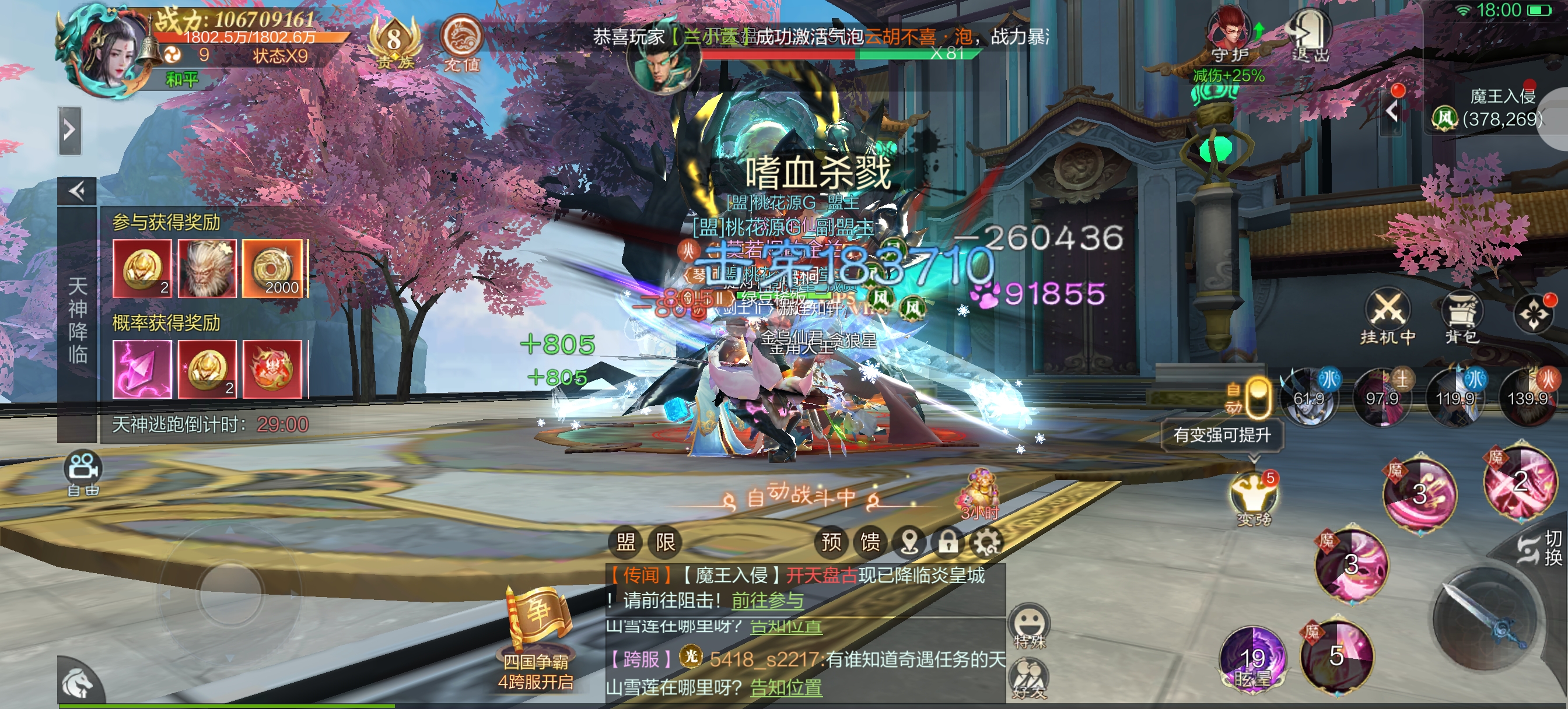Collapse the 天神降临 reward panel
The image size is (1568, 709).
click(x=76, y=192)
